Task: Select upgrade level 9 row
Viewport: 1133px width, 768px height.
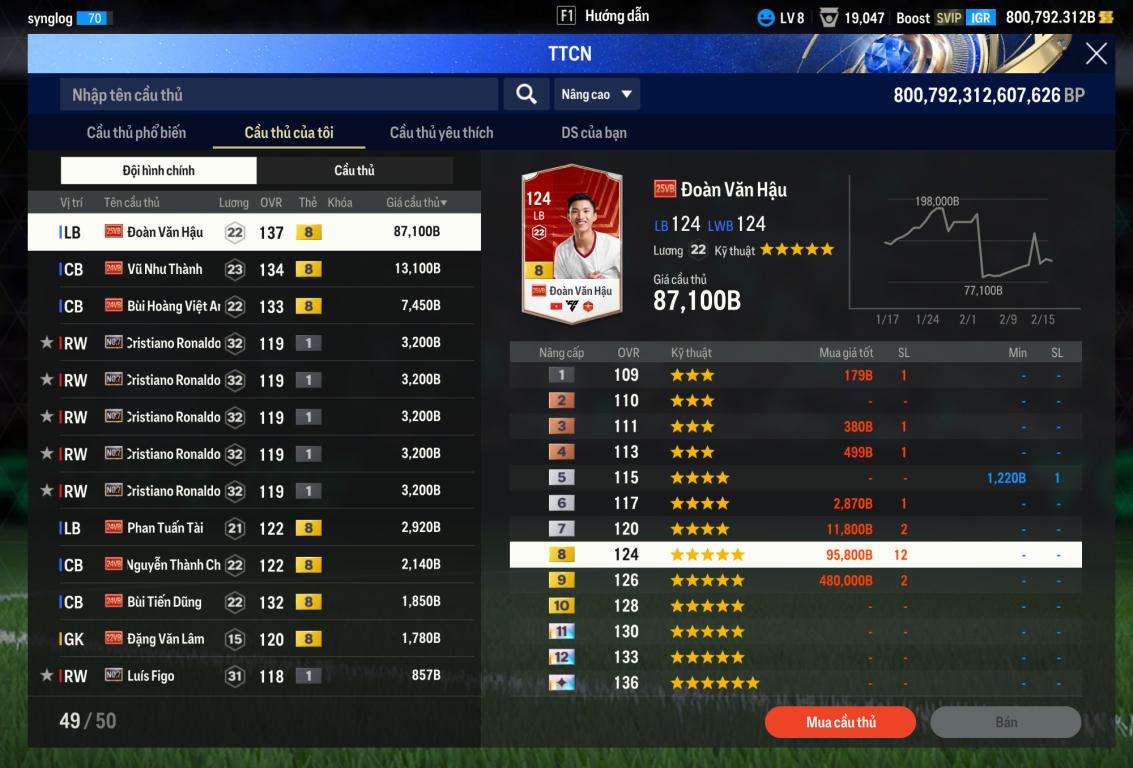Action: [795, 580]
